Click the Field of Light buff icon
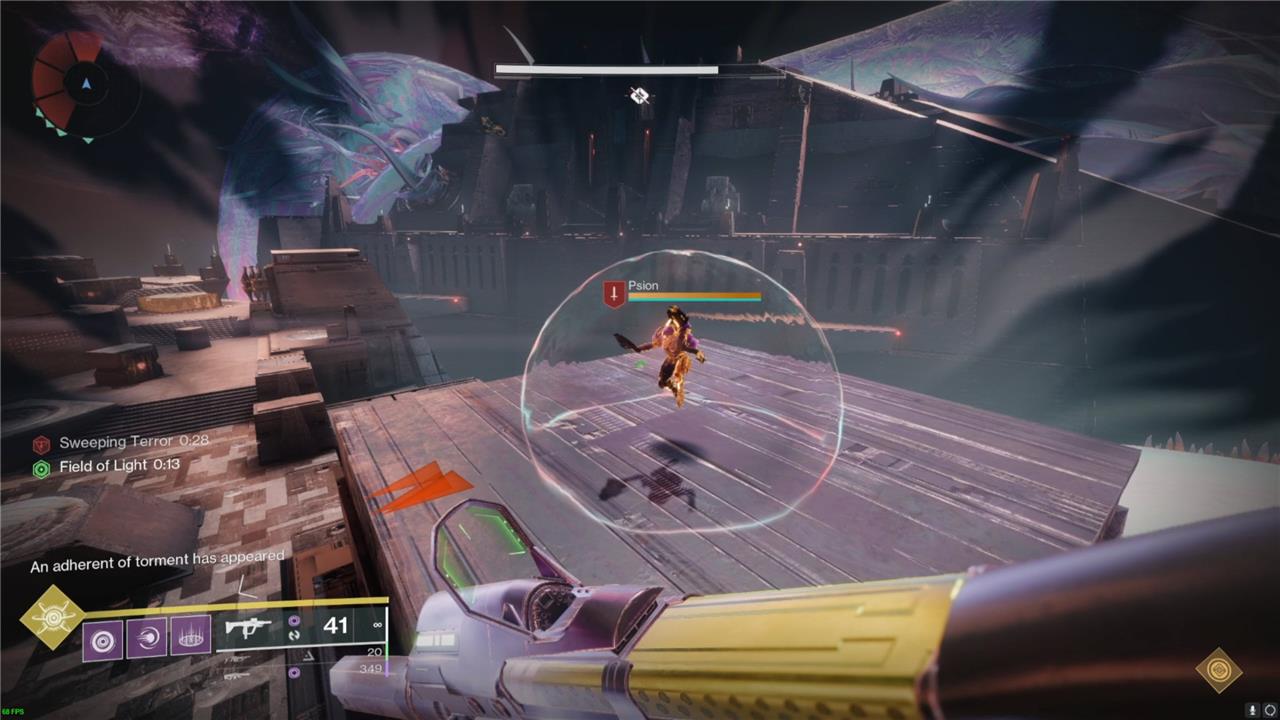 tap(41, 467)
